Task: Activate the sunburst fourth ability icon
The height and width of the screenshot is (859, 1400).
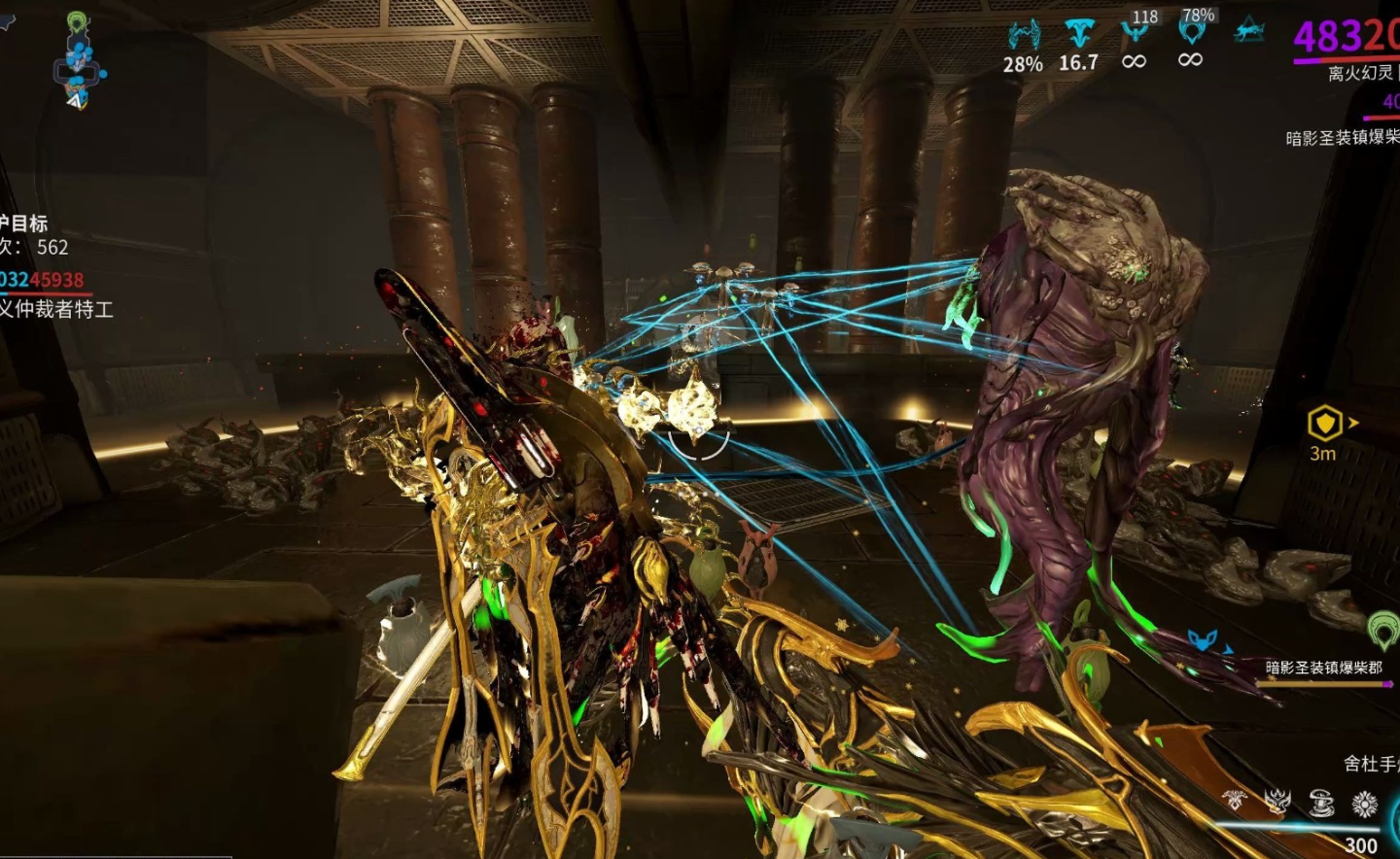Action: pos(1365,804)
